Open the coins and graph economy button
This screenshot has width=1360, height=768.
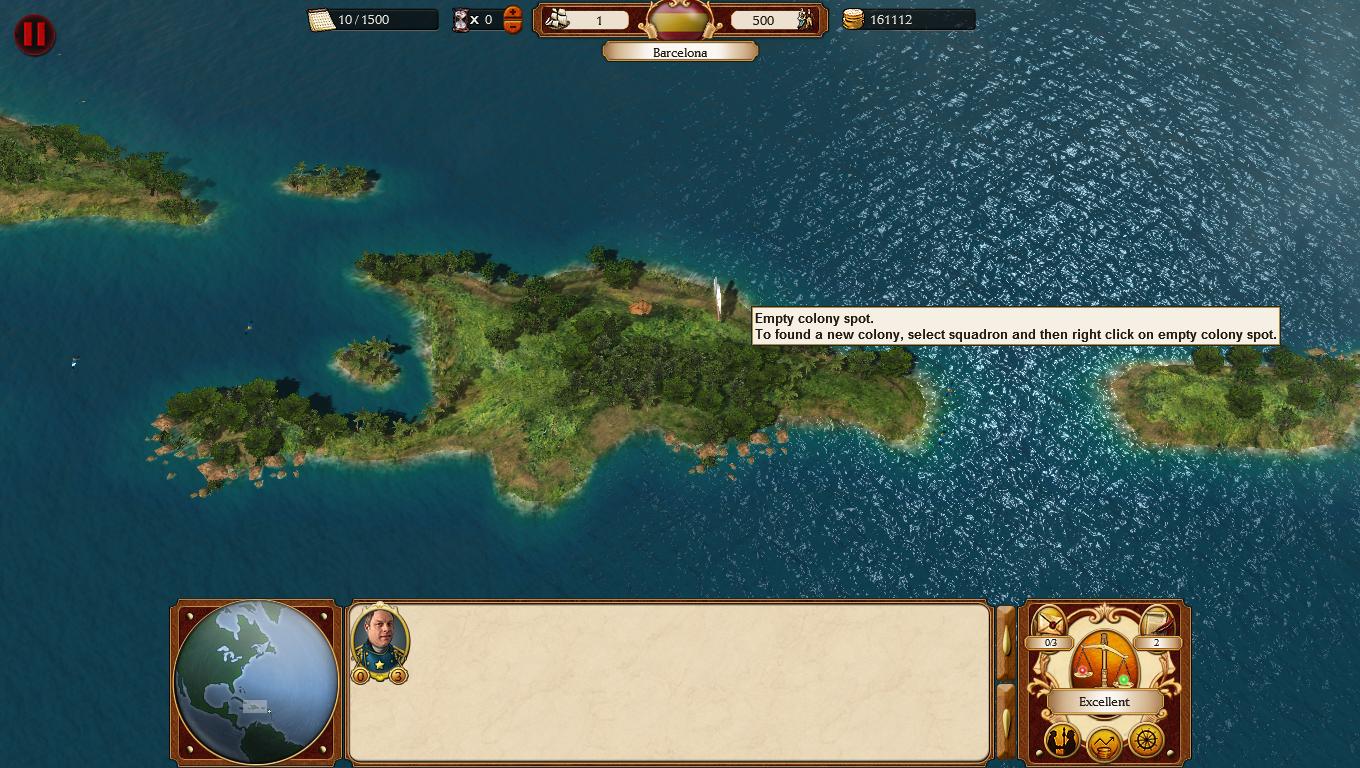pyautogui.click(x=1104, y=743)
